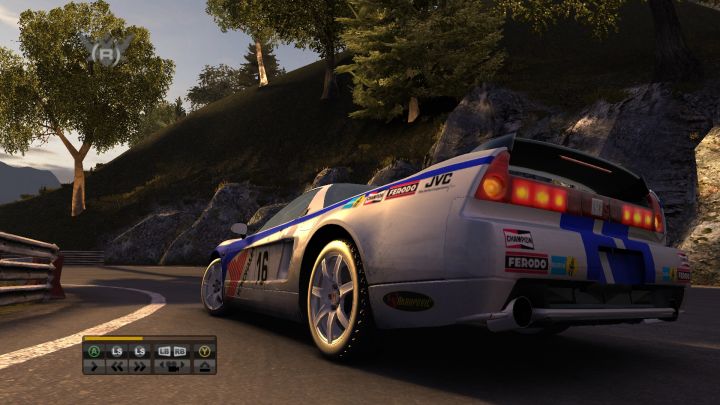Rewind the replay with the double-left arrows
Viewport: 720px width, 405px height.
click(x=117, y=366)
